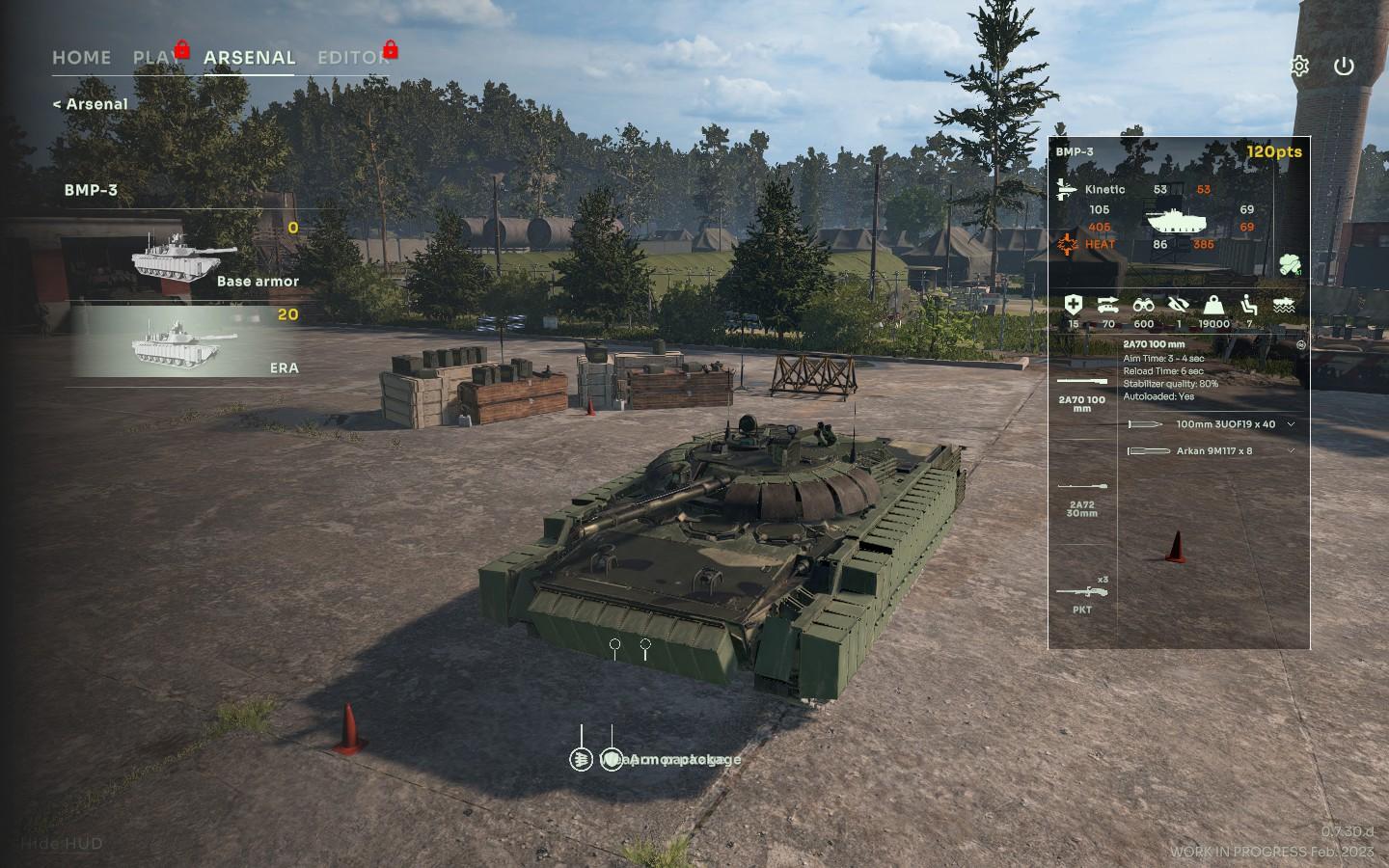Expand the Arkan 9M117 ammo dropdown

point(1291,451)
